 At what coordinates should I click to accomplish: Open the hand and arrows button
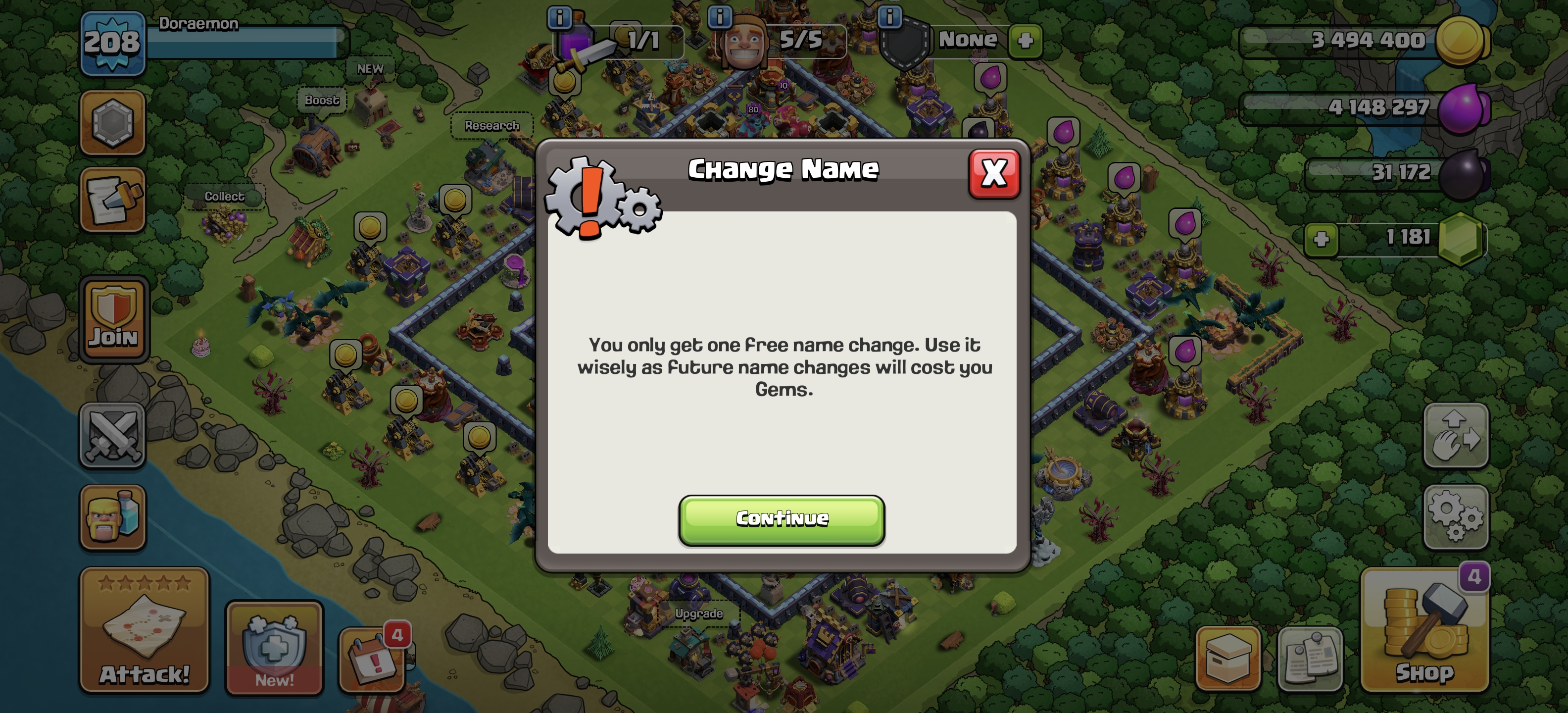1455,435
